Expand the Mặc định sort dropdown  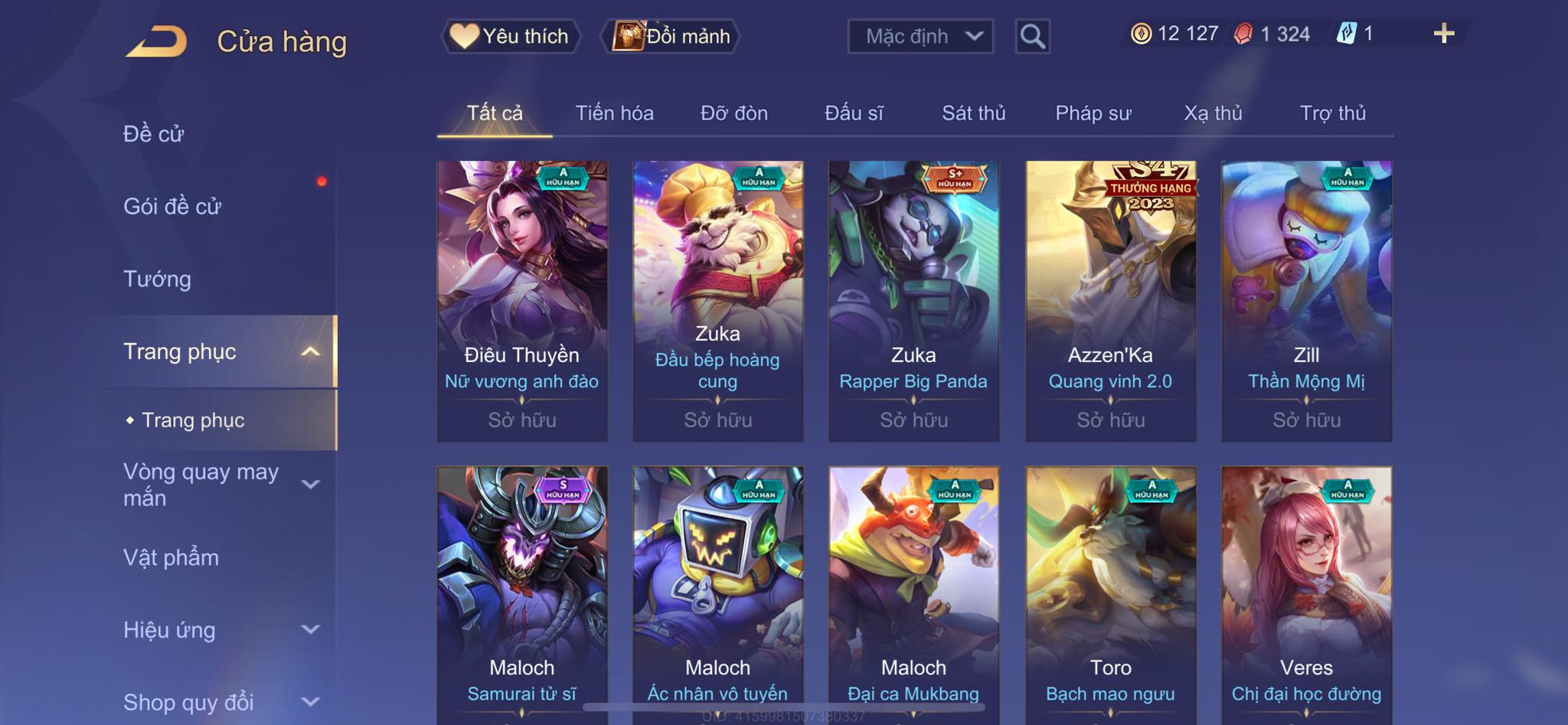click(920, 36)
